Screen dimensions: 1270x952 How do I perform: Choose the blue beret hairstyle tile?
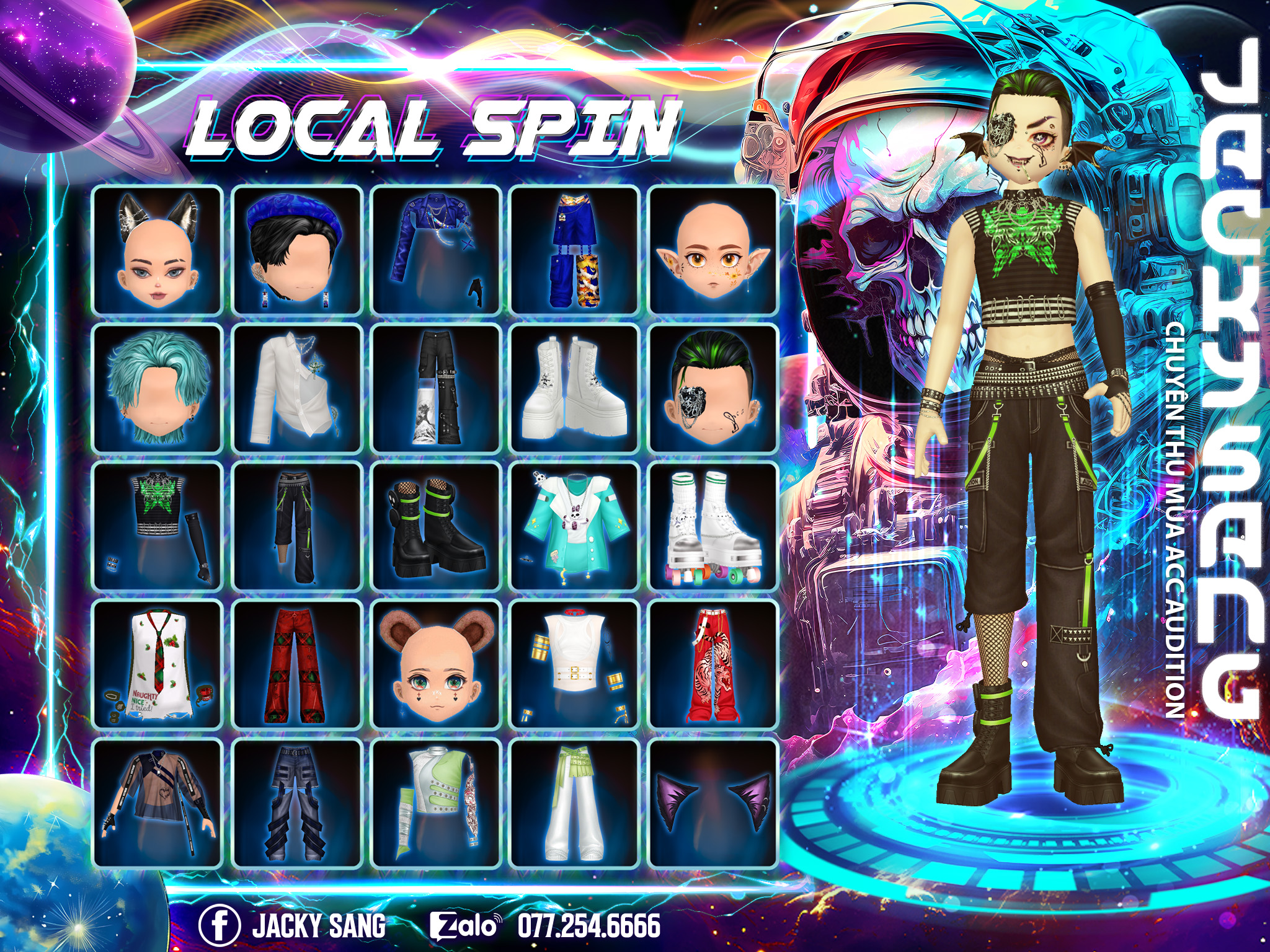[x=296, y=250]
